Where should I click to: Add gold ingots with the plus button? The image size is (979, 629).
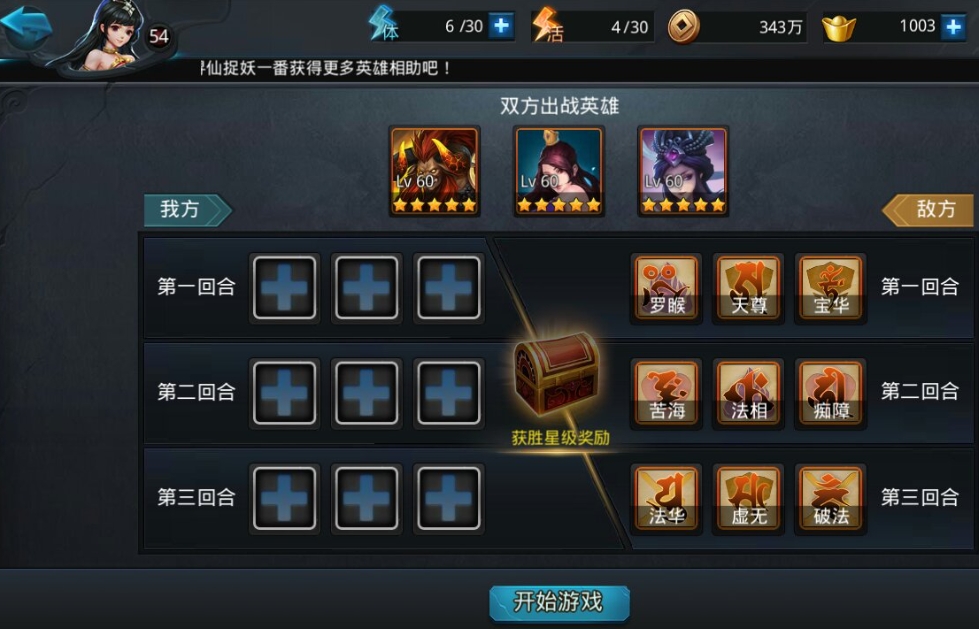click(x=954, y=26)
